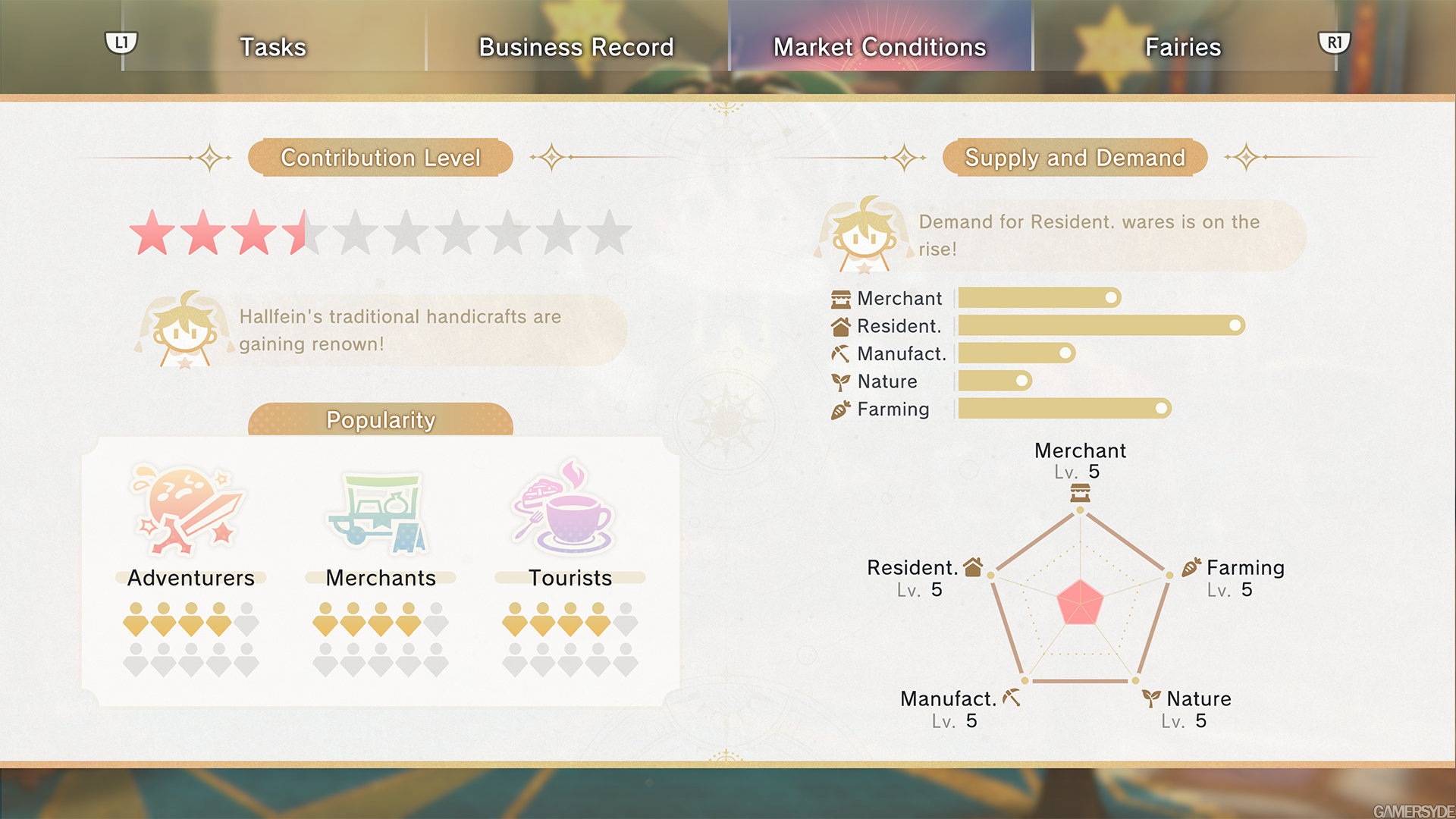Screen dimensions: 1456x819
Task: Show the Fairies tab
Action: pyautogui.click(x=1183, y=47)
